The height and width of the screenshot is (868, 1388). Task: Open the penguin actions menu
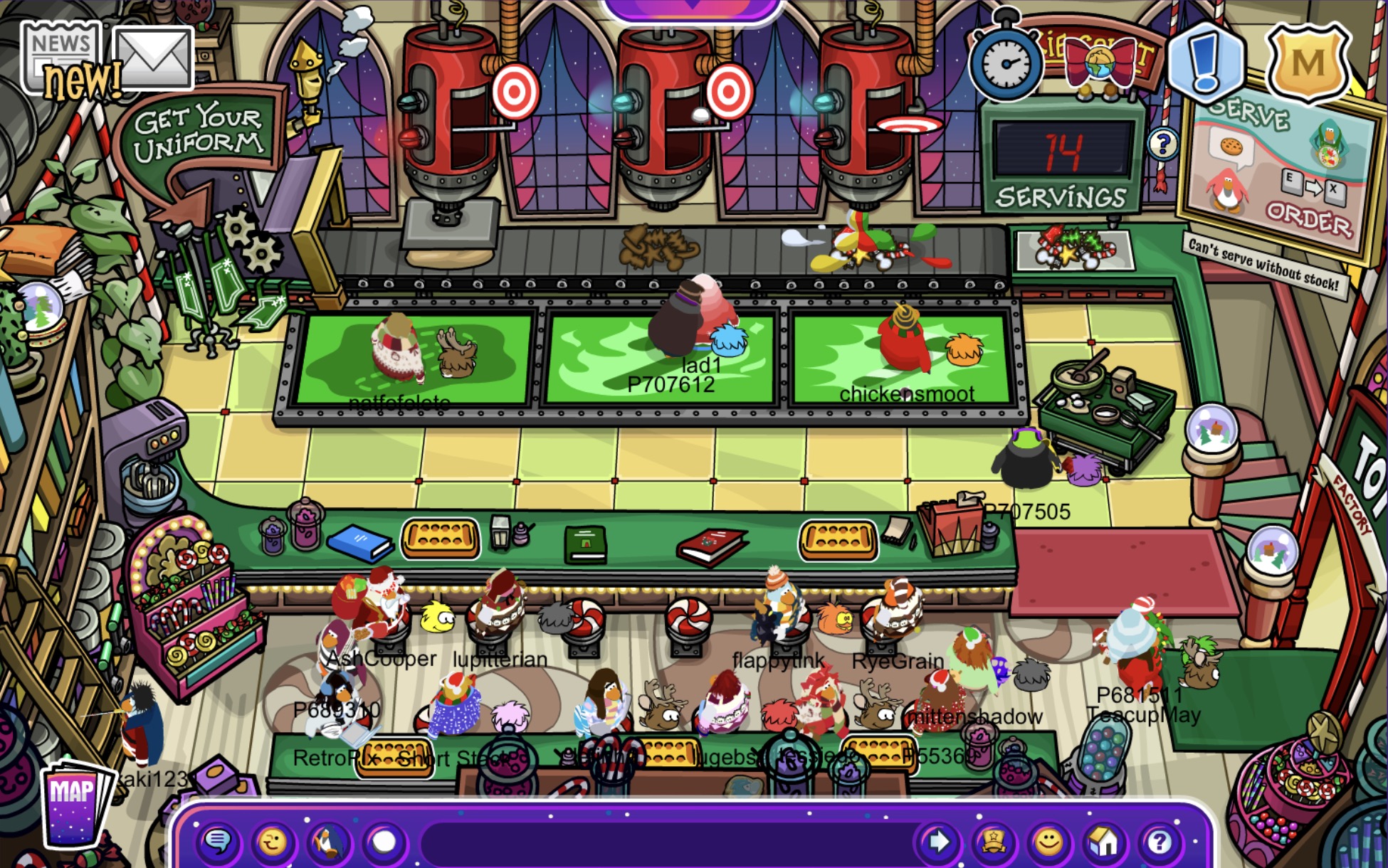click(x=328, y=842)
